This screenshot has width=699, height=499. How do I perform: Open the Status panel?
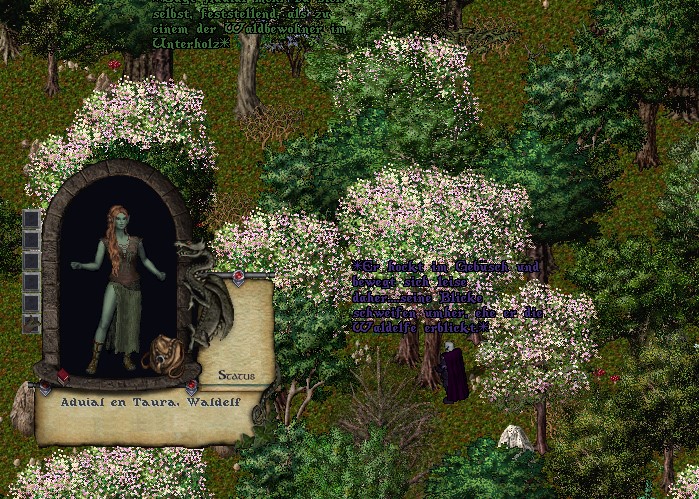click(x=236, y=376)
